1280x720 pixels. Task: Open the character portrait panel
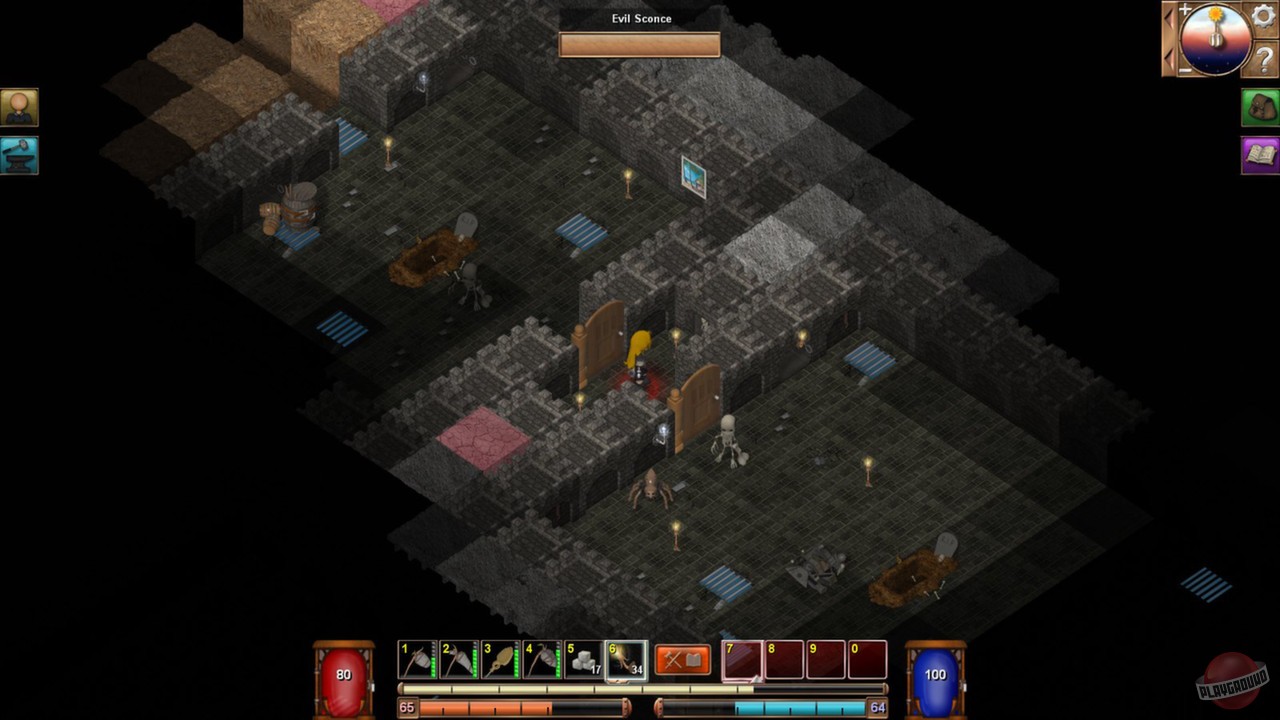18,107
